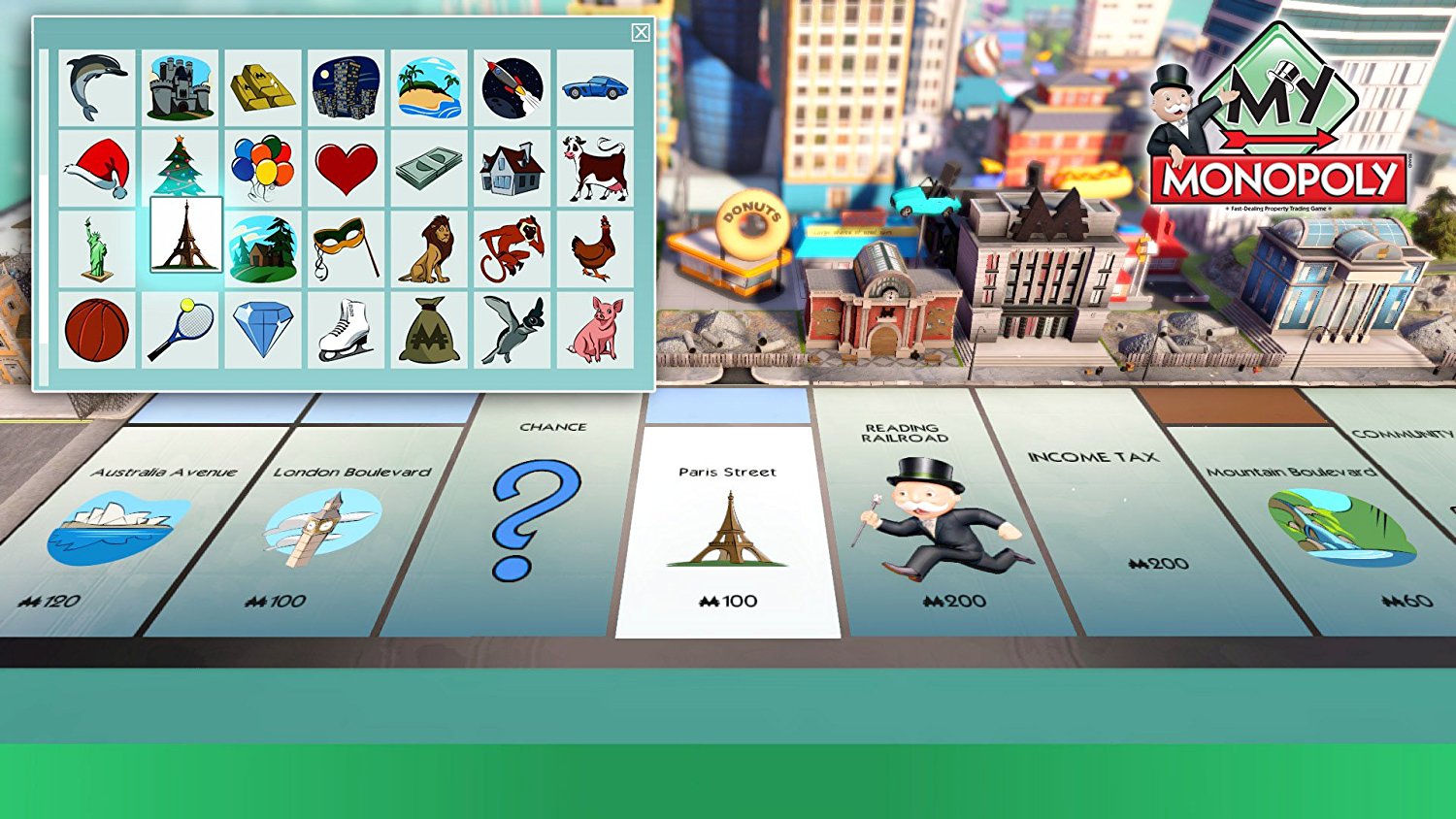The width and height of the screenshot is (1456, 819).
Task: Select the basketball icon
Action: pos(96,325)
